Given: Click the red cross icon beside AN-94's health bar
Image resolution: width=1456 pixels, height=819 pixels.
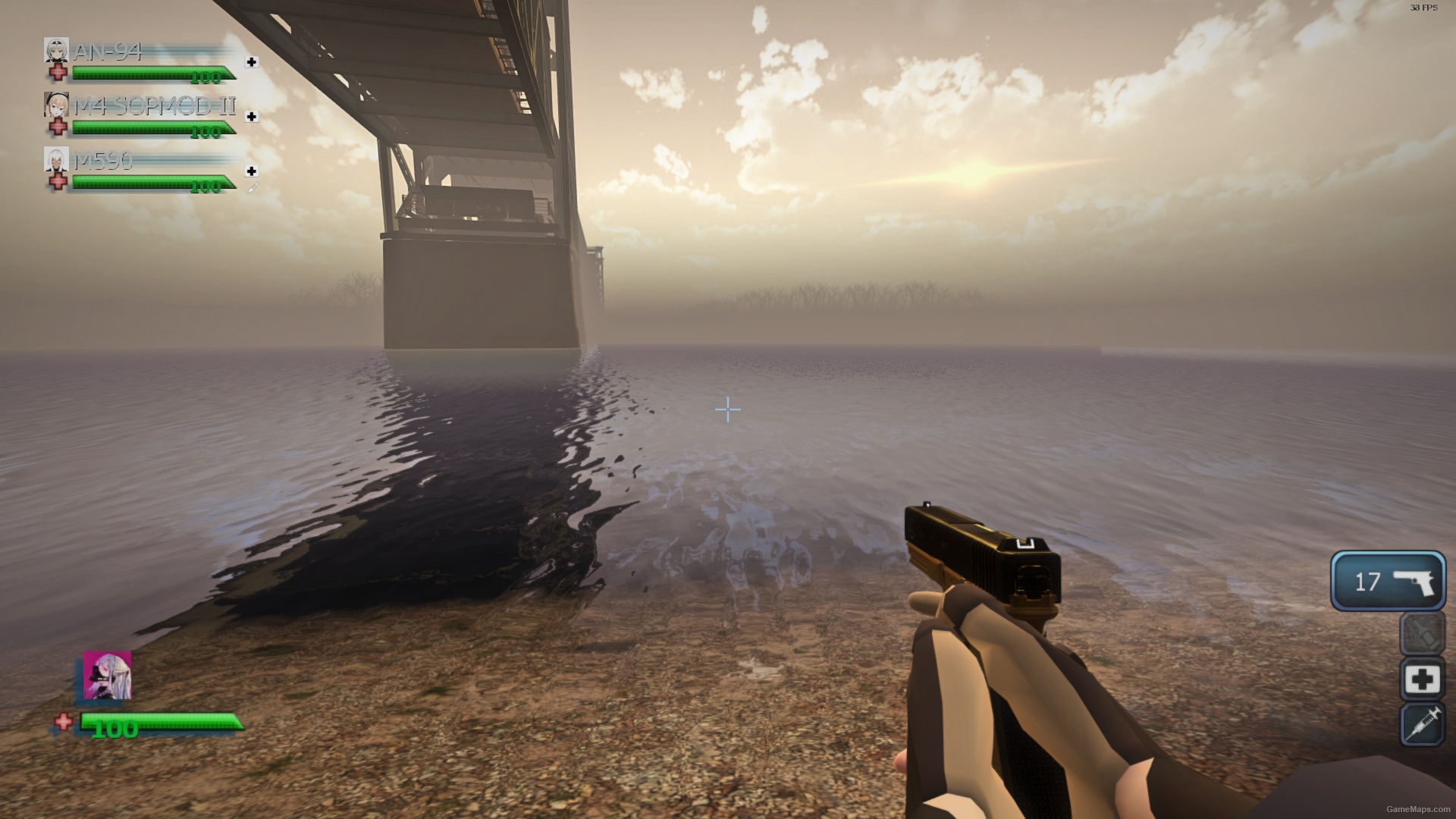Looking at the screenshot, I should (58, 74).
